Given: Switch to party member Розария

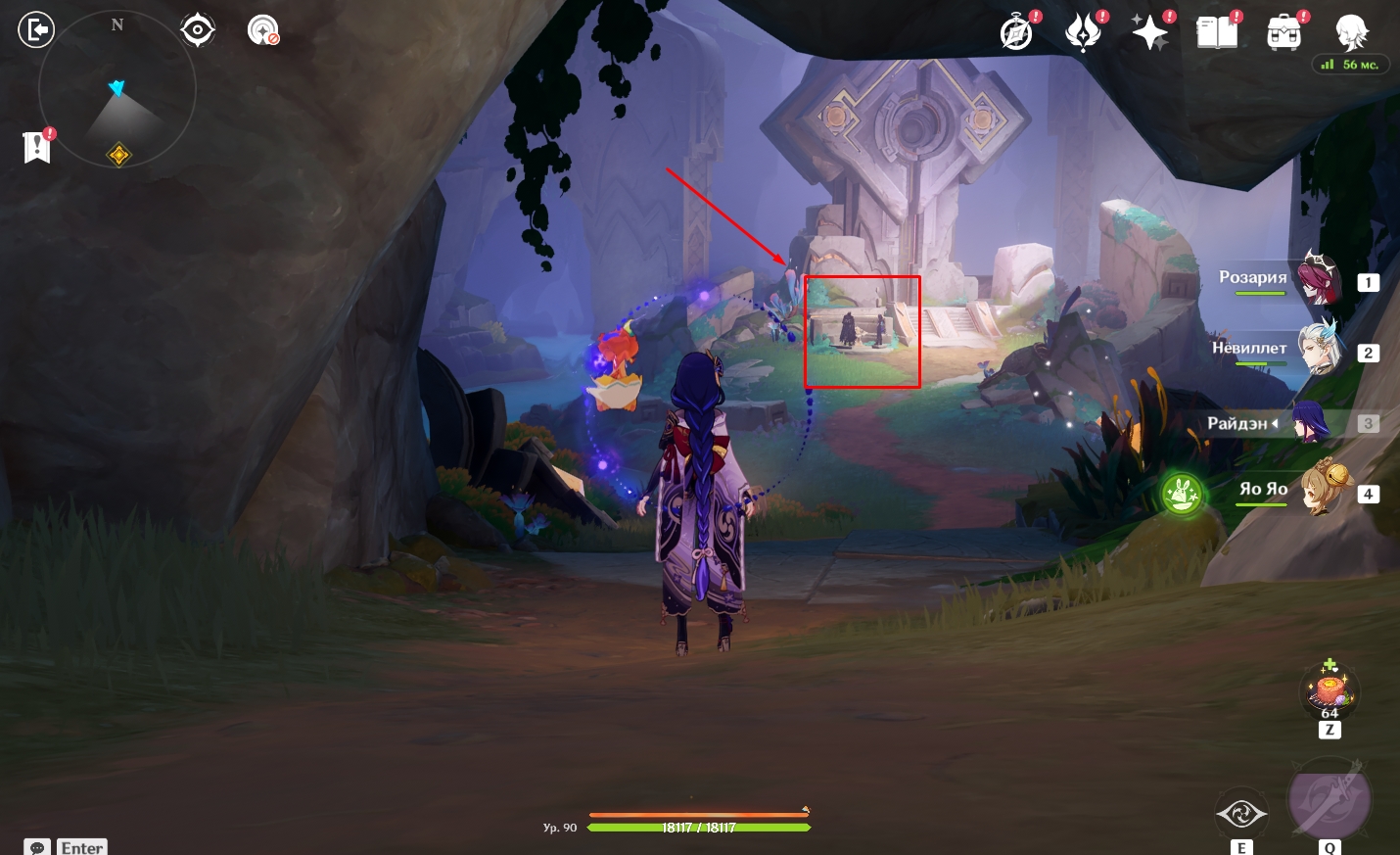Looking at the screenshot, I should pos(1318,279).
